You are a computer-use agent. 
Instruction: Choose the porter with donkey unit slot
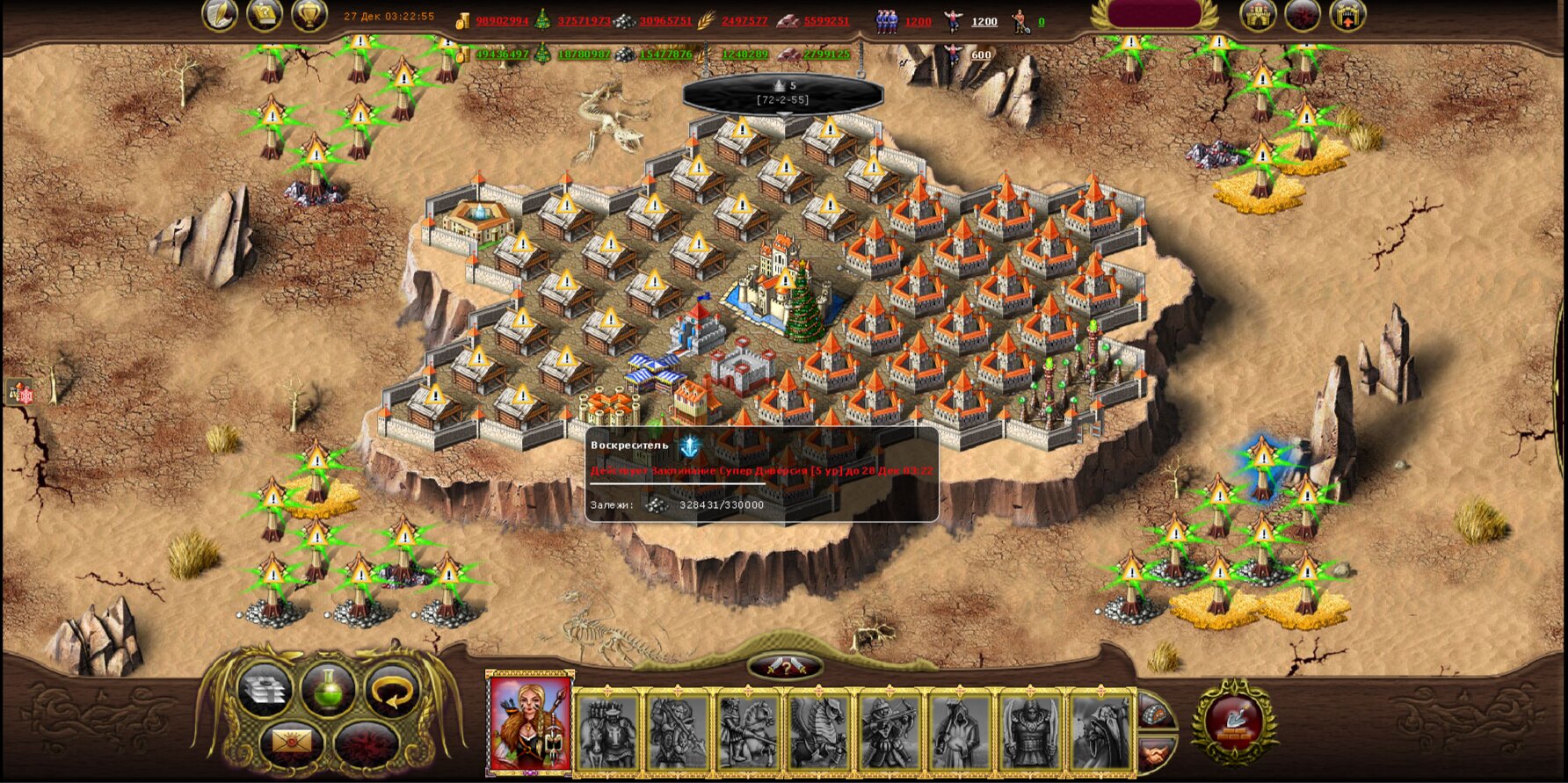[x=606, y=731]
